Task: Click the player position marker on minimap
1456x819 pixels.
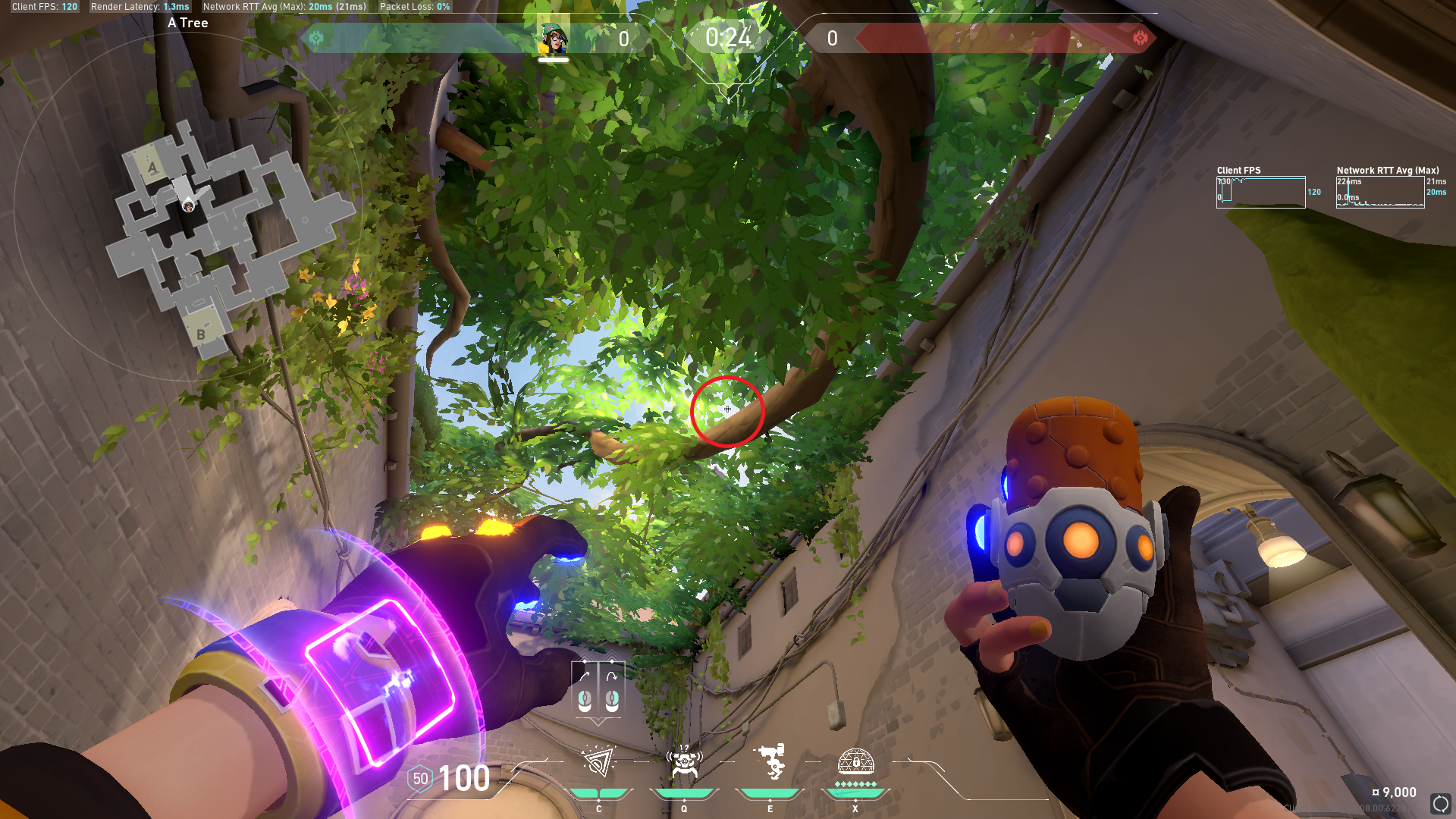Action: pos(188,205)
